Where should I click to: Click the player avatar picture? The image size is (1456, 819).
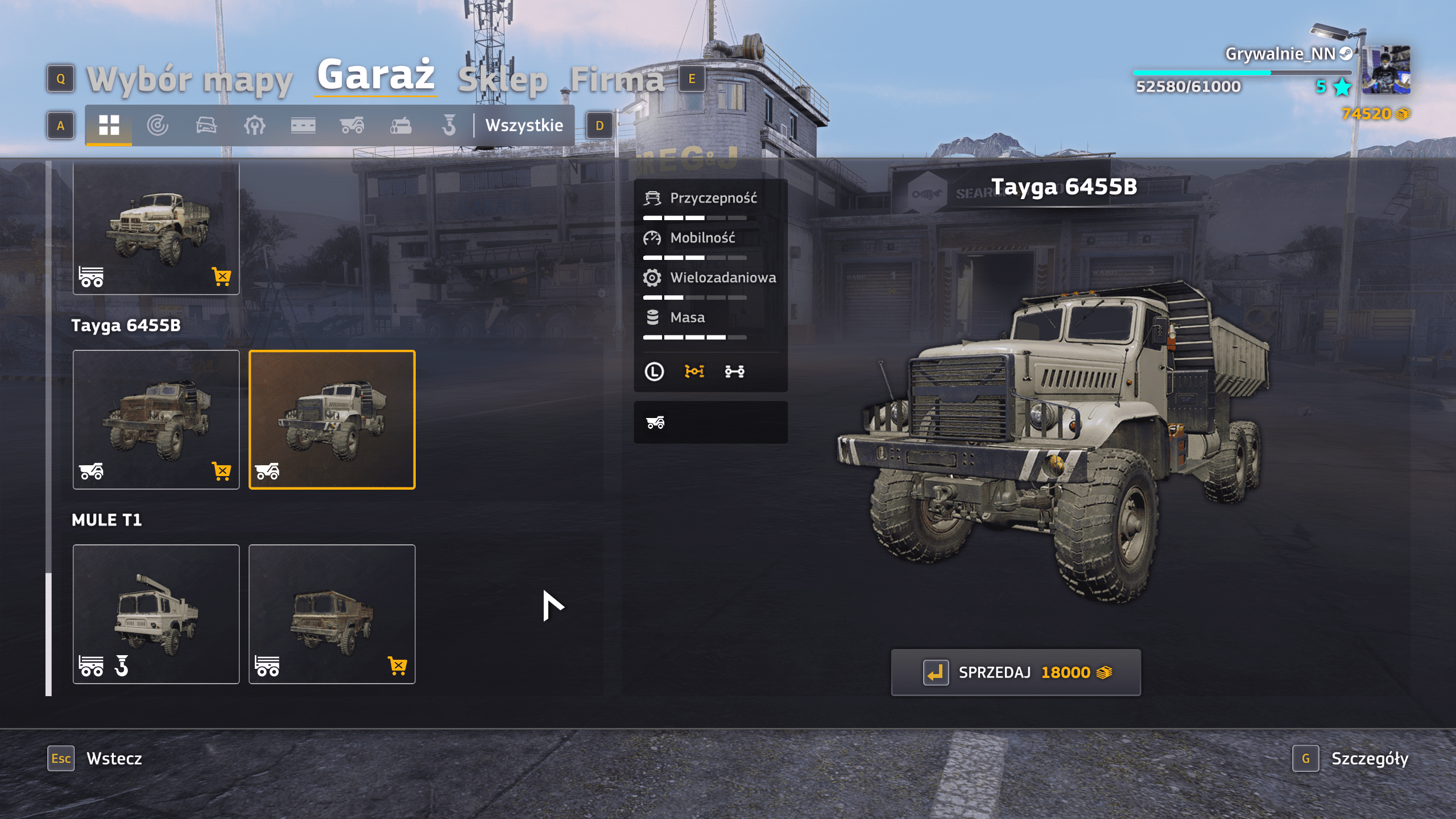tap(1387, 69)
